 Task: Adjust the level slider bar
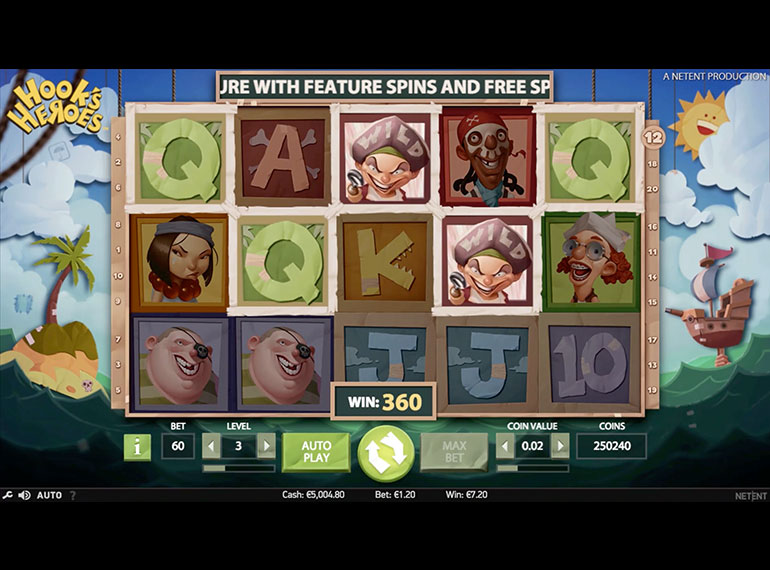click(238, 467)
